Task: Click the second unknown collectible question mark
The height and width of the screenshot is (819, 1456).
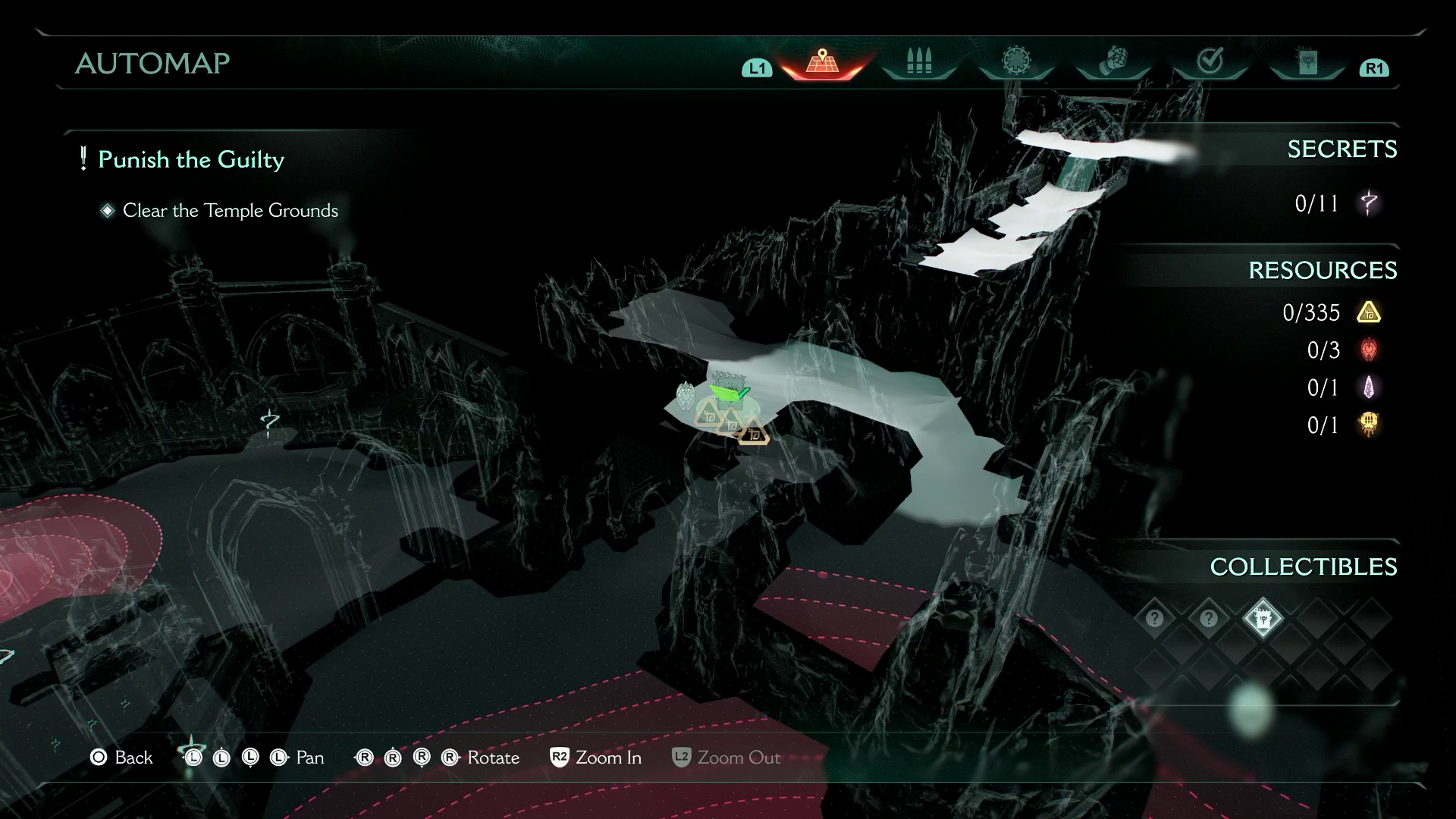Action: point(1208,619)
